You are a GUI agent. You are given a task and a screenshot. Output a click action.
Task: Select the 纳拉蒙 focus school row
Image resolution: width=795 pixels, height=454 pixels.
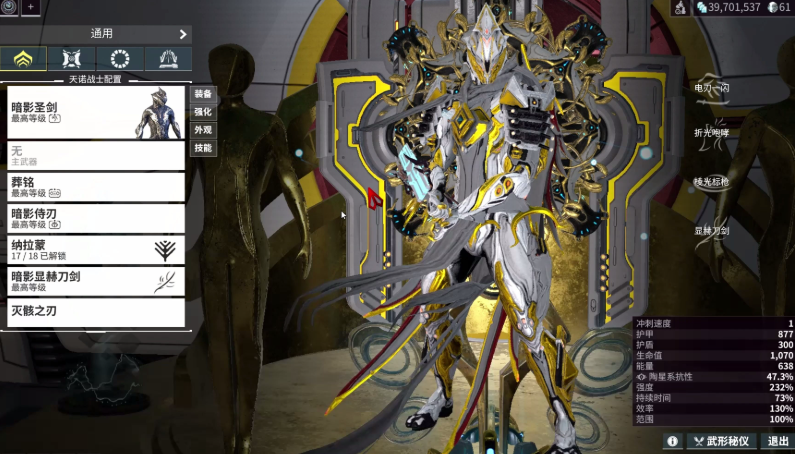(x=96, y=249)
